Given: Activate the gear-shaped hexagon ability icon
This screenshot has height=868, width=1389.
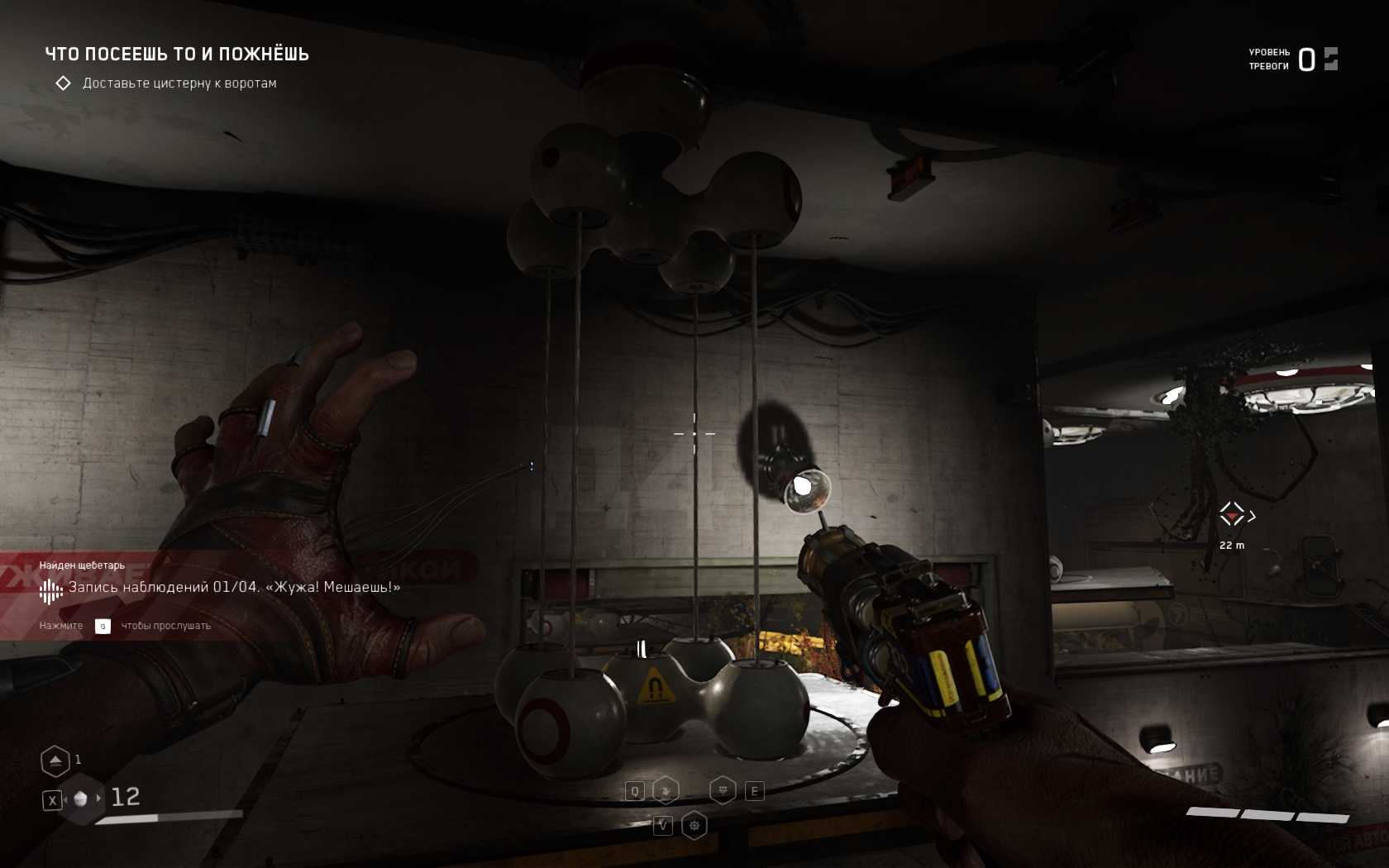Looking at the screenshot, I should pos(694,825).
